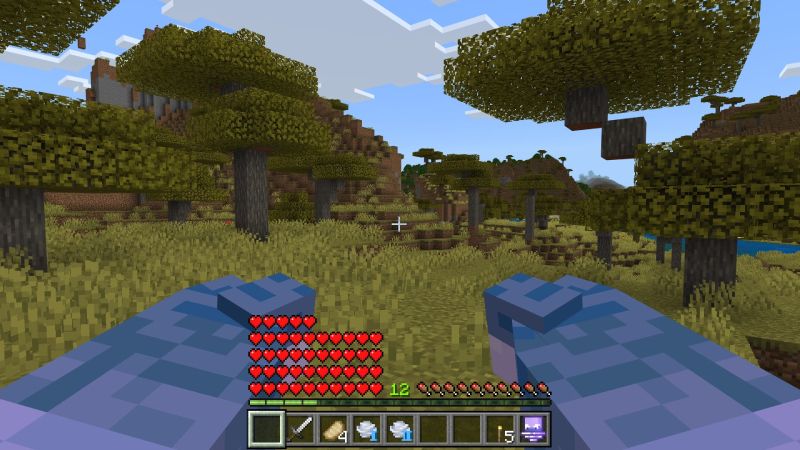800x450 pixels.
Task: Select the torch stack in the hotbar
Action: point(499,429)
